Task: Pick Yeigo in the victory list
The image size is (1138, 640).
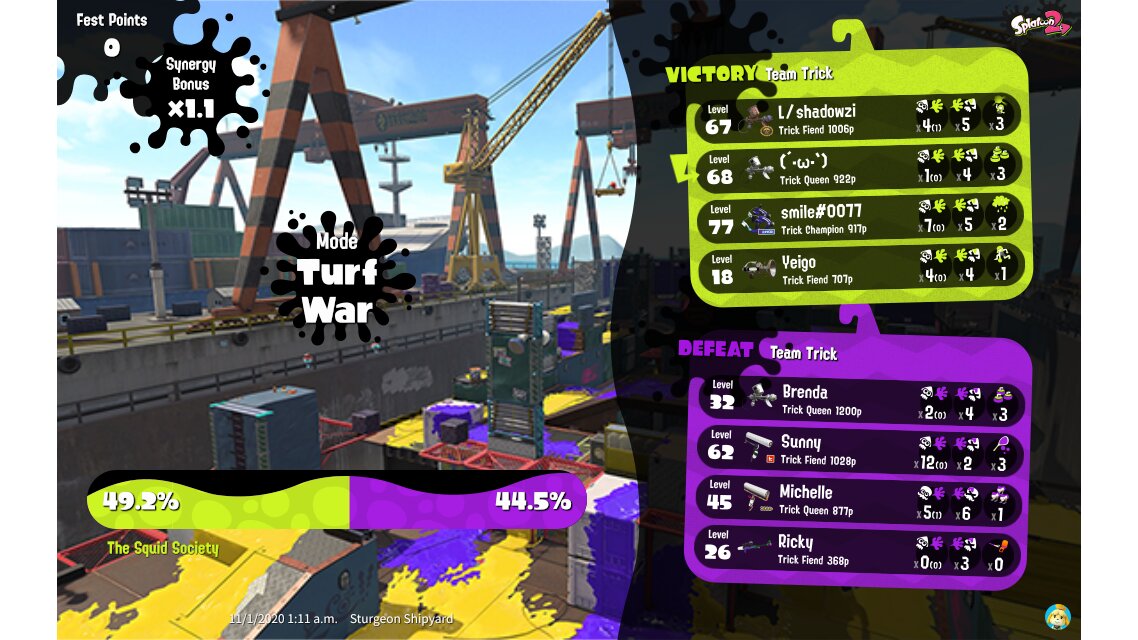Action: [x=860, y=266]
